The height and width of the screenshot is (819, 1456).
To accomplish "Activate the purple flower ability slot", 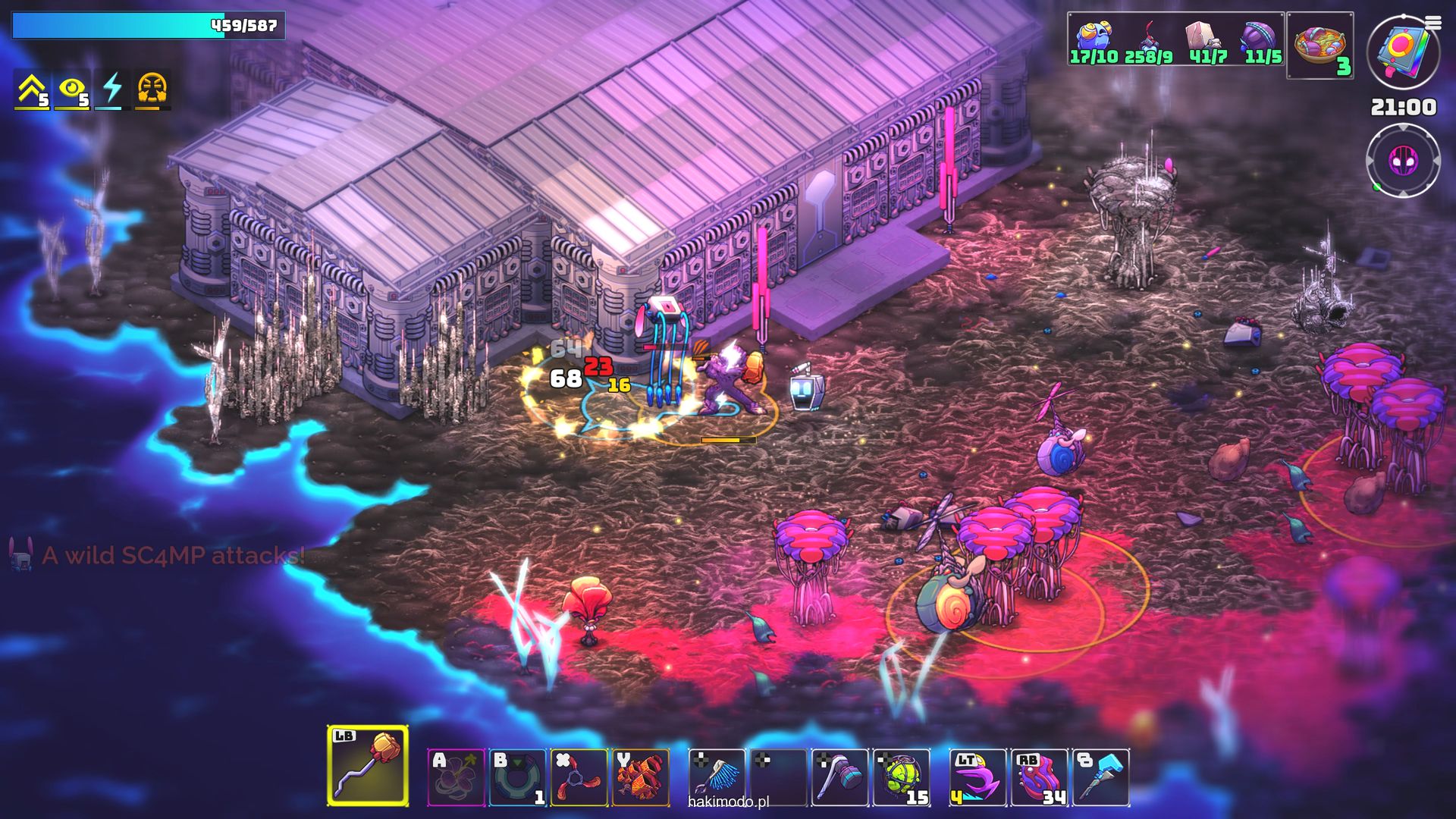I will [x=456, y=777].
